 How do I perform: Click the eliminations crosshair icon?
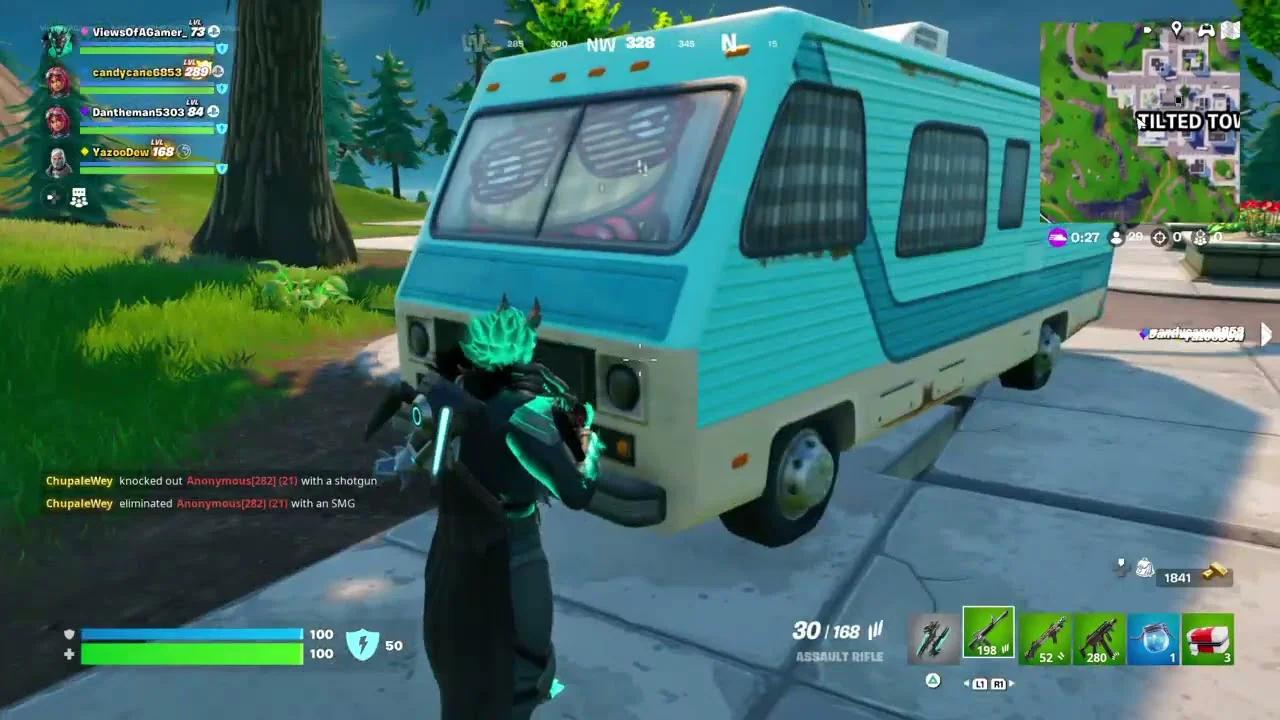coord(1158,238)
